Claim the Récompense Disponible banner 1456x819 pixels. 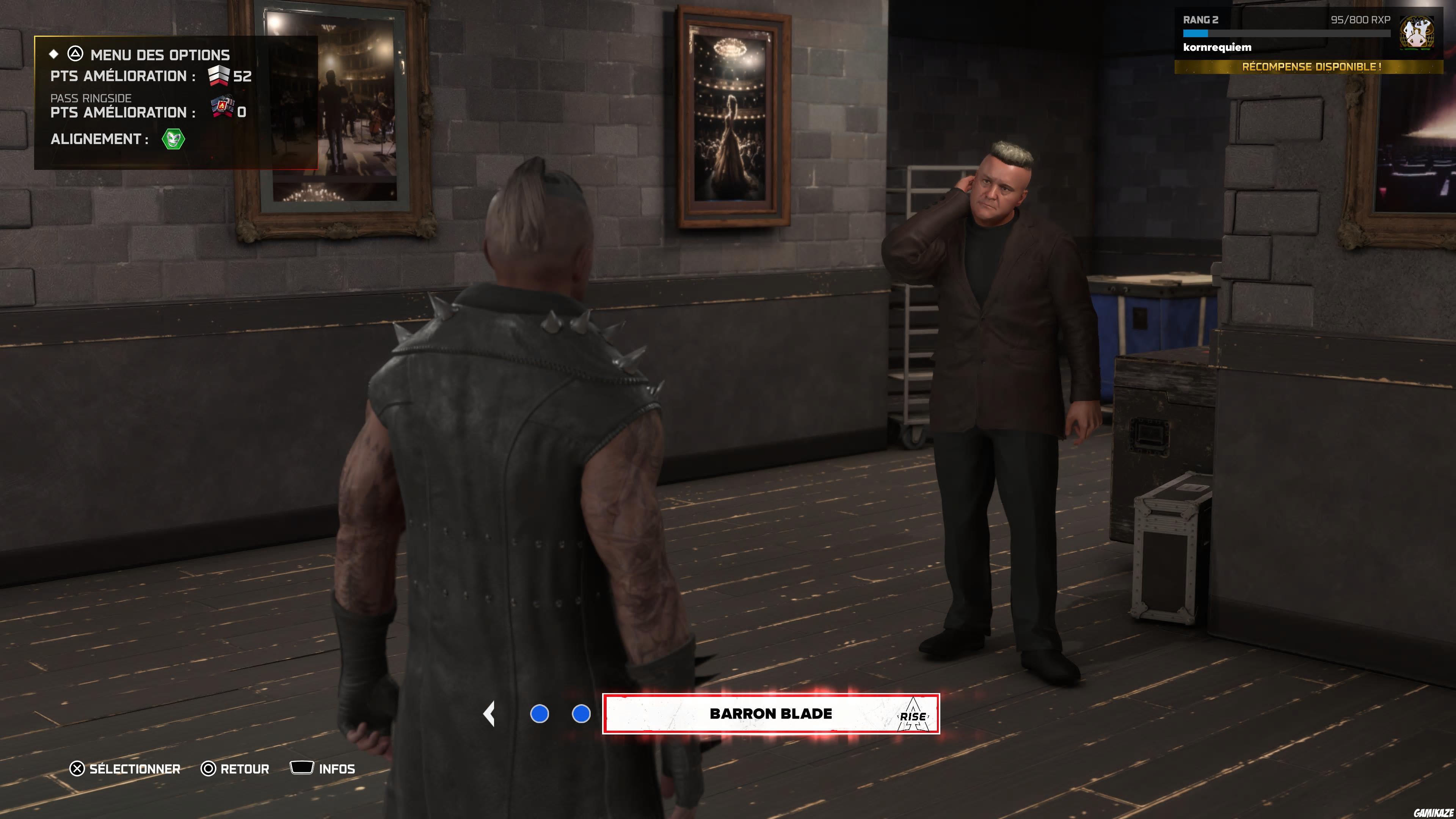1310,67
